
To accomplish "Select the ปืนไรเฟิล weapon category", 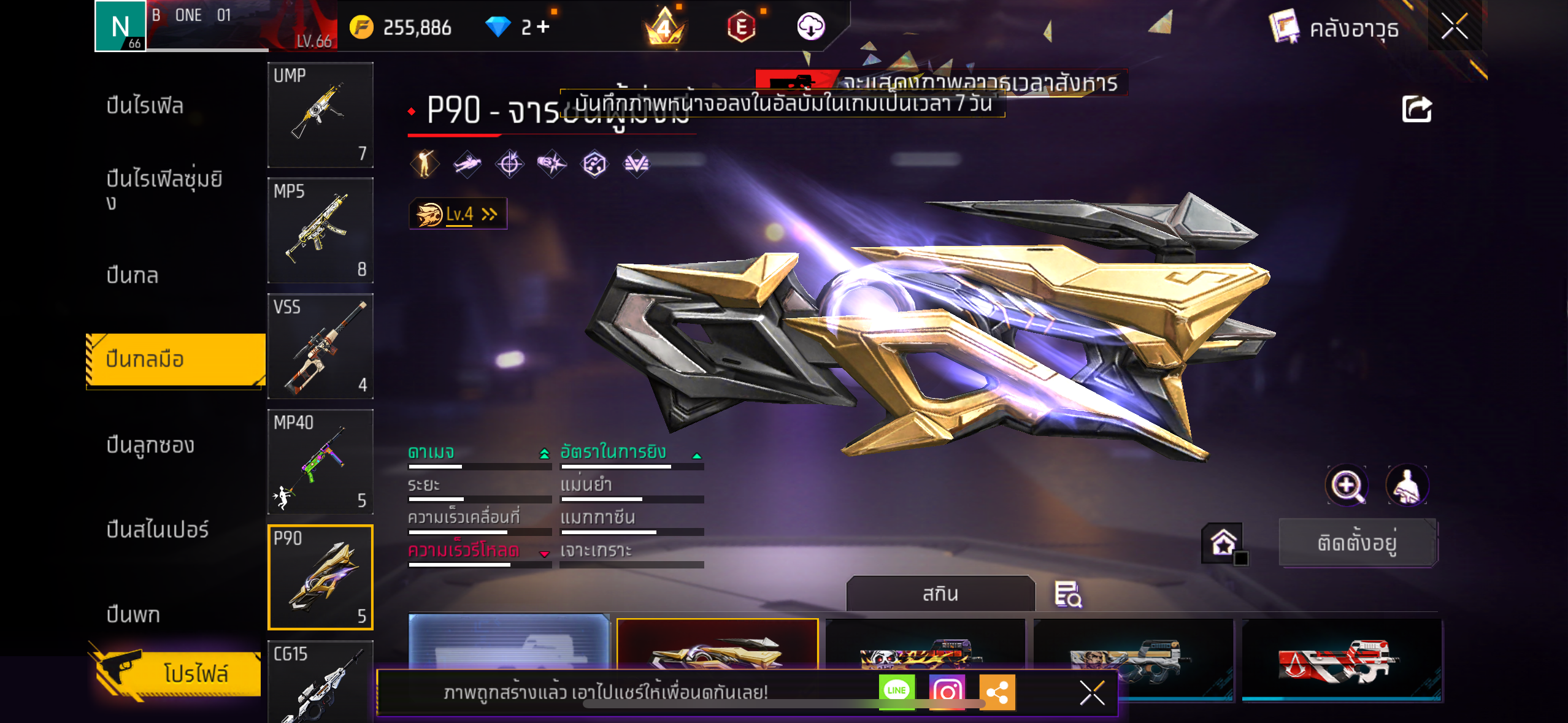I will [x=145, y=105].
